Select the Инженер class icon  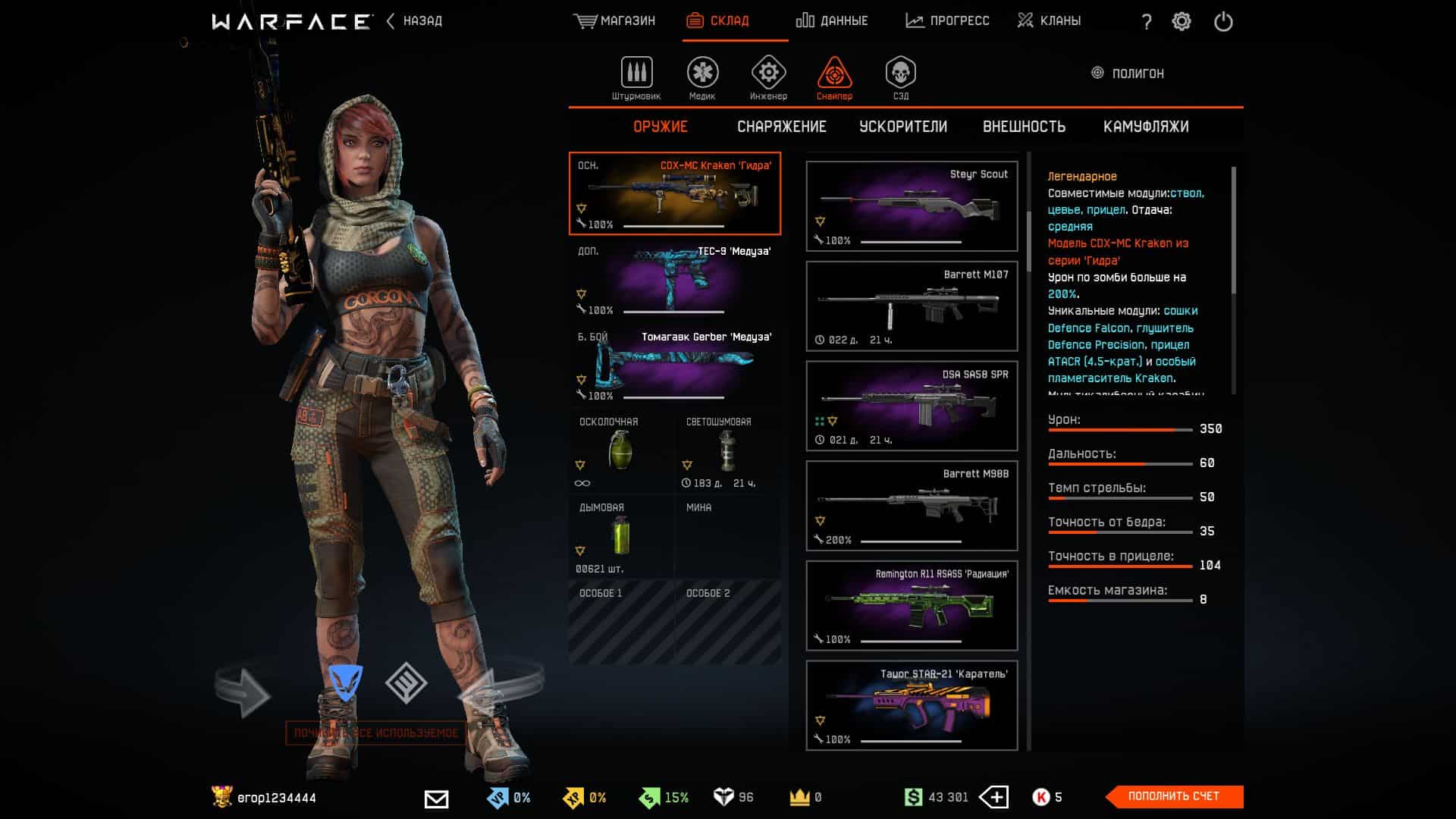(x=768, y=78)
